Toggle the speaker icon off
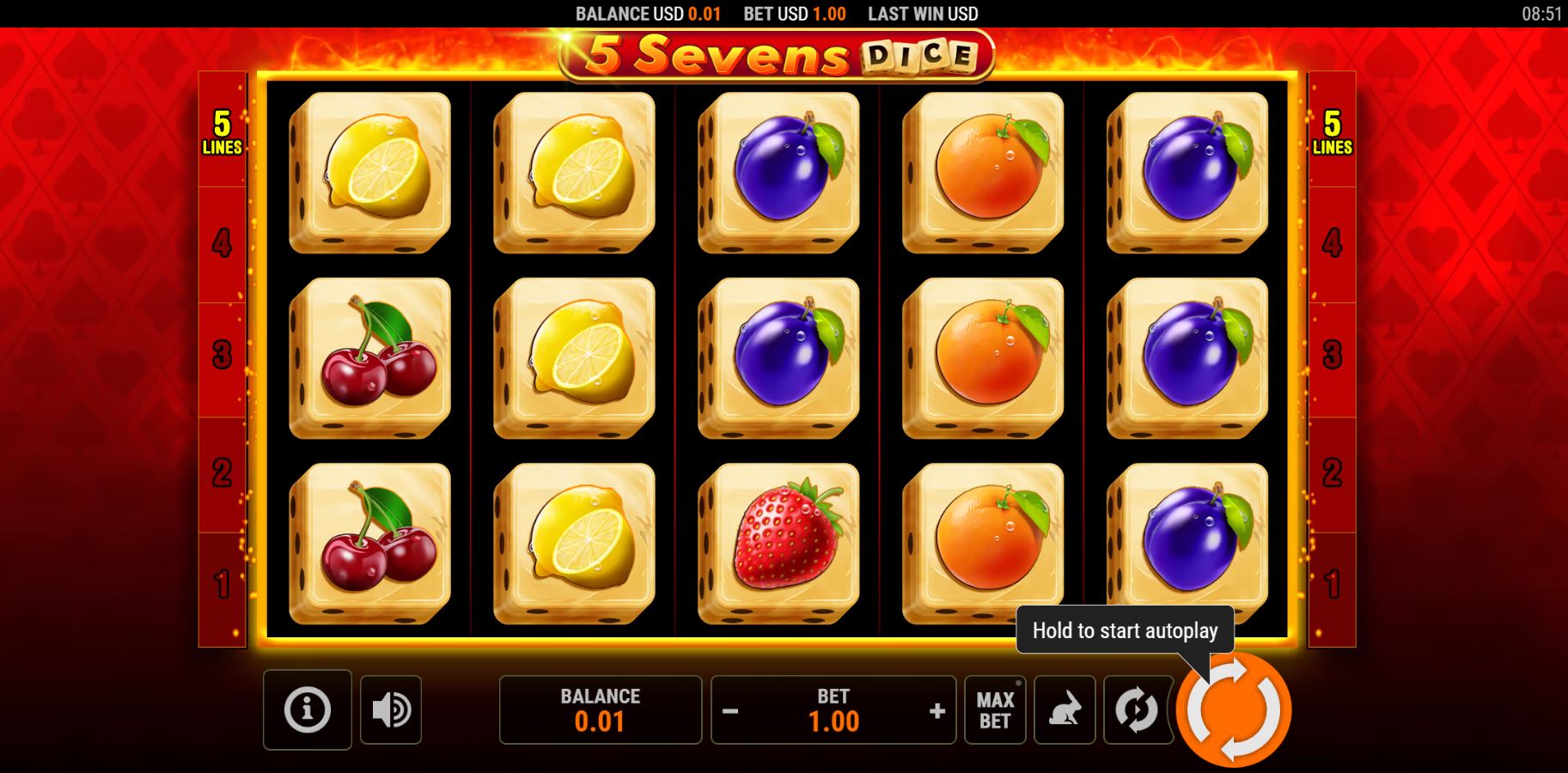Image resolution: width=1568 pixels, height=773 pixels. click(391, 710)
